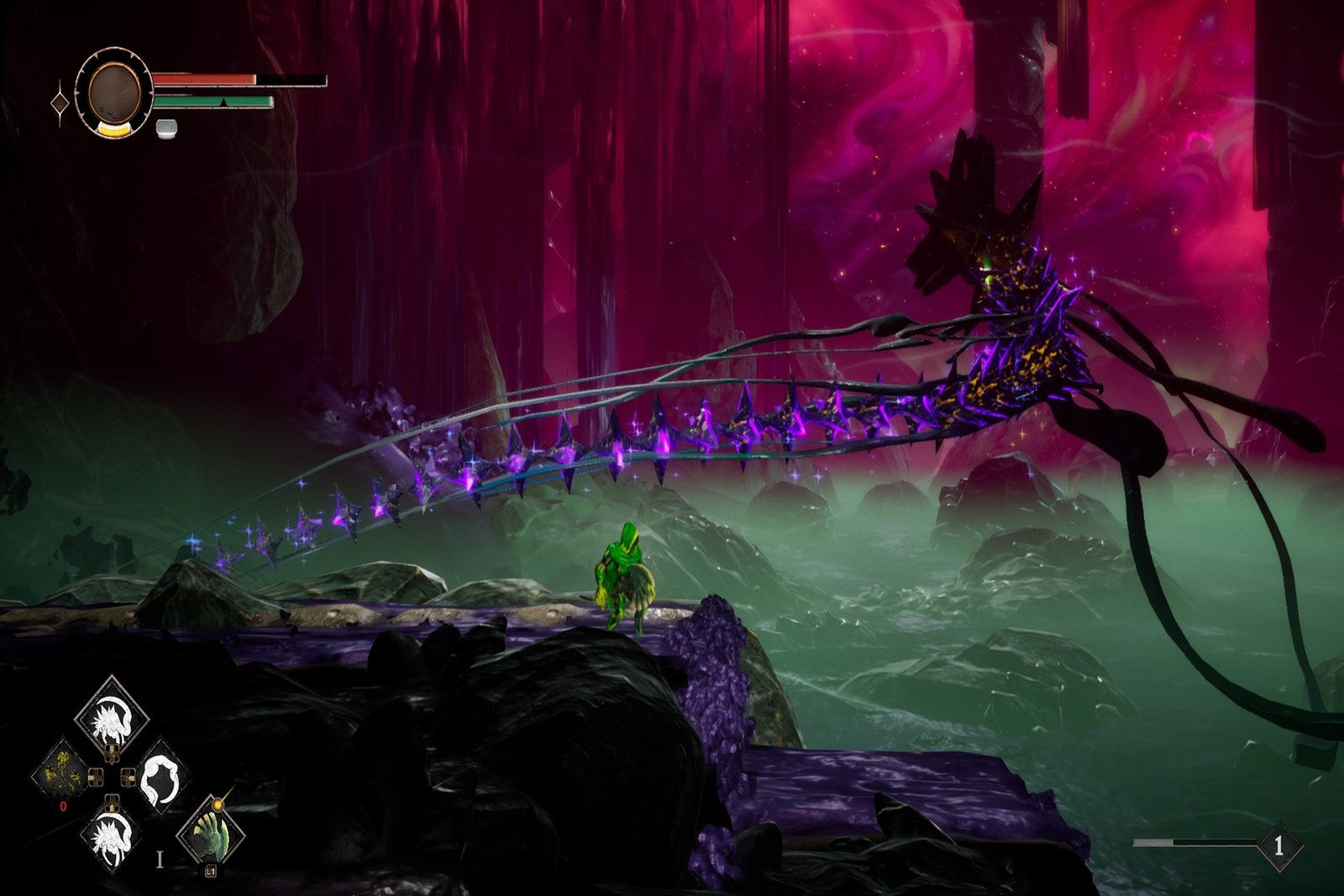Open the level diamond showing 1
The image size is (1344, 896).
[1278, 845]
